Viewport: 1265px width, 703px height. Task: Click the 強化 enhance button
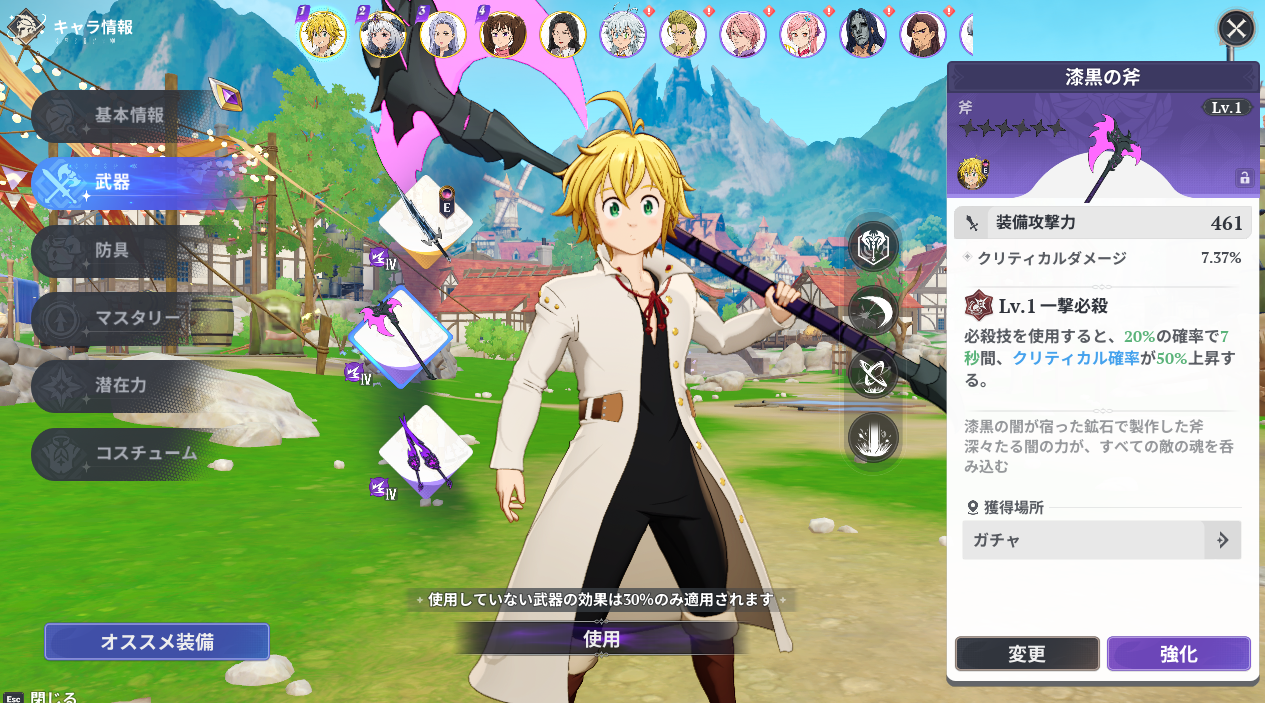coord(1178,654)
